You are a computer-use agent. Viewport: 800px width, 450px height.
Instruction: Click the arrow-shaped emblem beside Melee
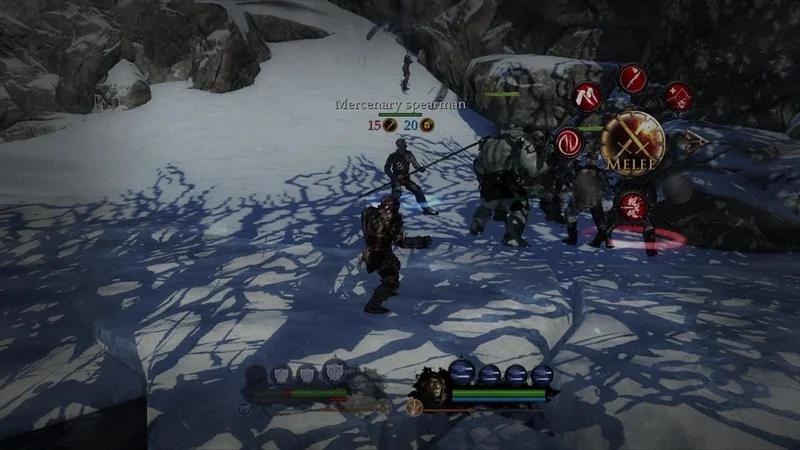click(692, 142)
